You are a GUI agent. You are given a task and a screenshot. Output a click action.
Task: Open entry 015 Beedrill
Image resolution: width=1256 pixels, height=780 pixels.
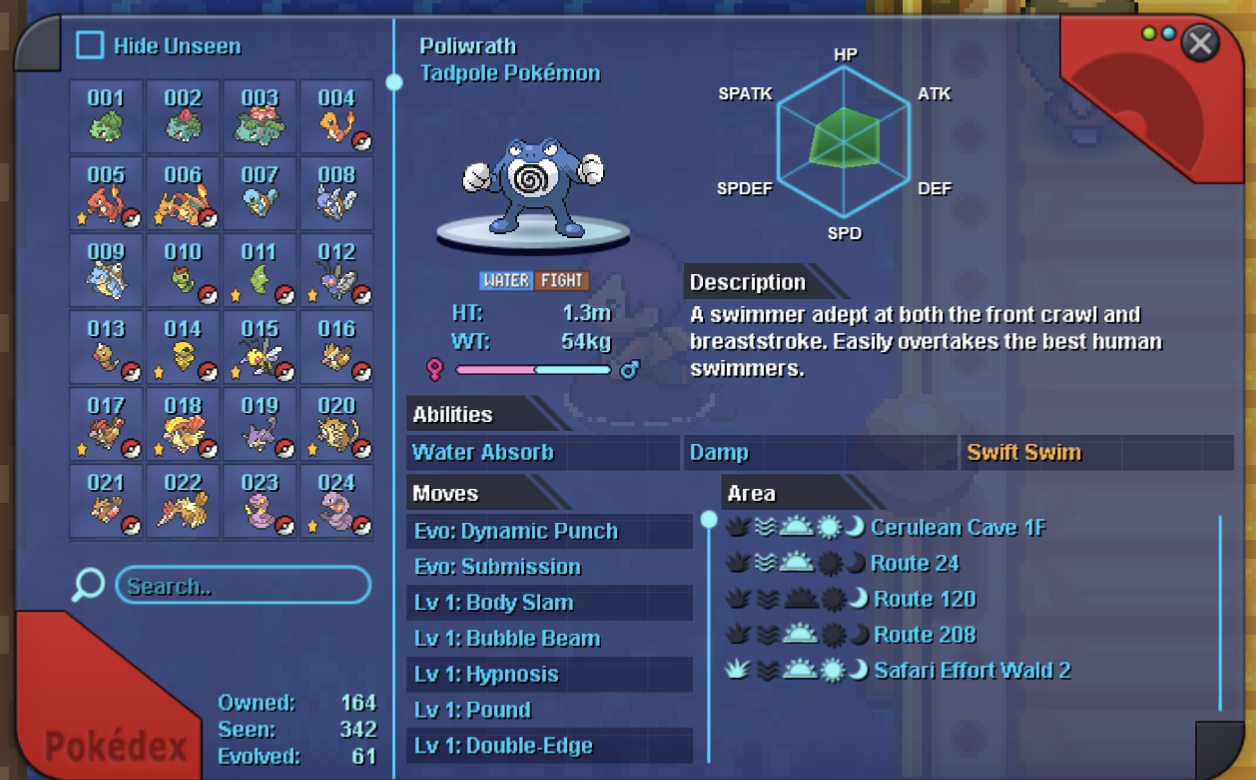(260, 347)
